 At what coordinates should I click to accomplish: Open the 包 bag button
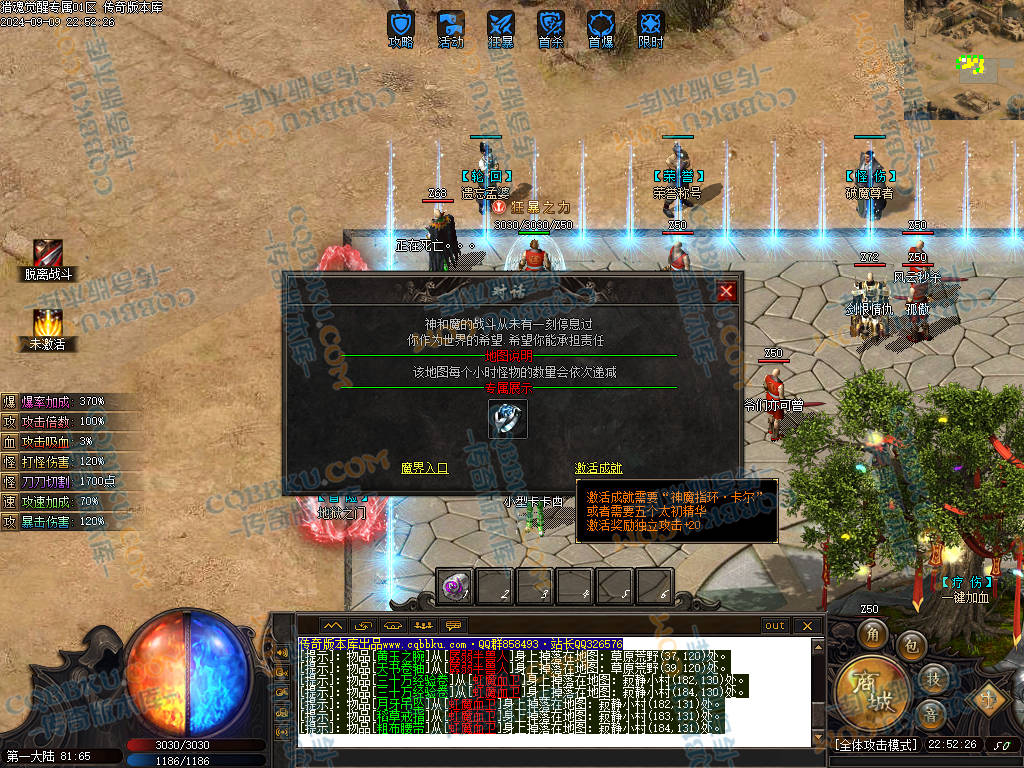click(910, 644)
